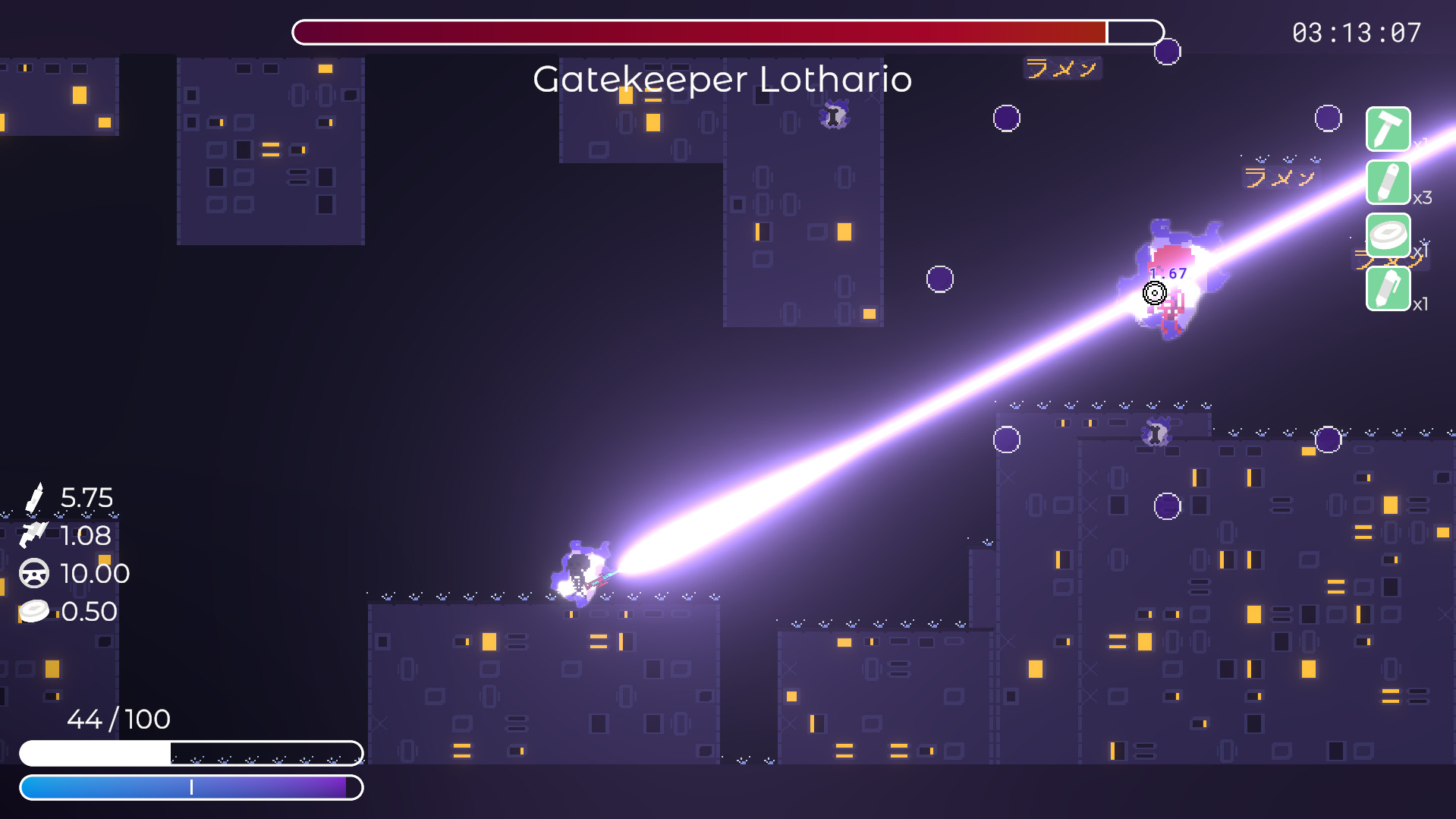Select the nail item icon x1
1456x819 pixels.
[x=1390, y=129]
